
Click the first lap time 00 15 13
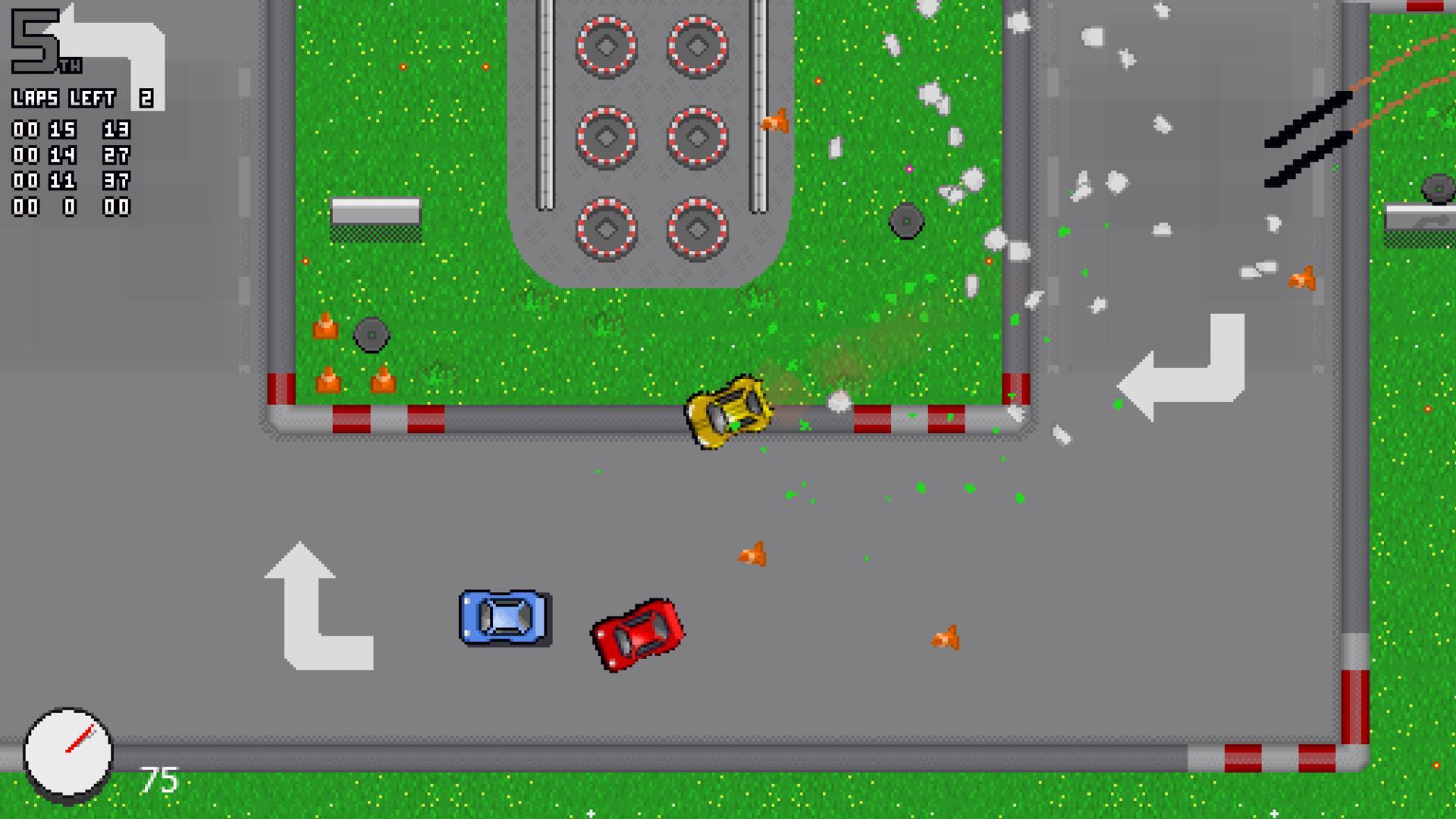click(x=72, y=130)
